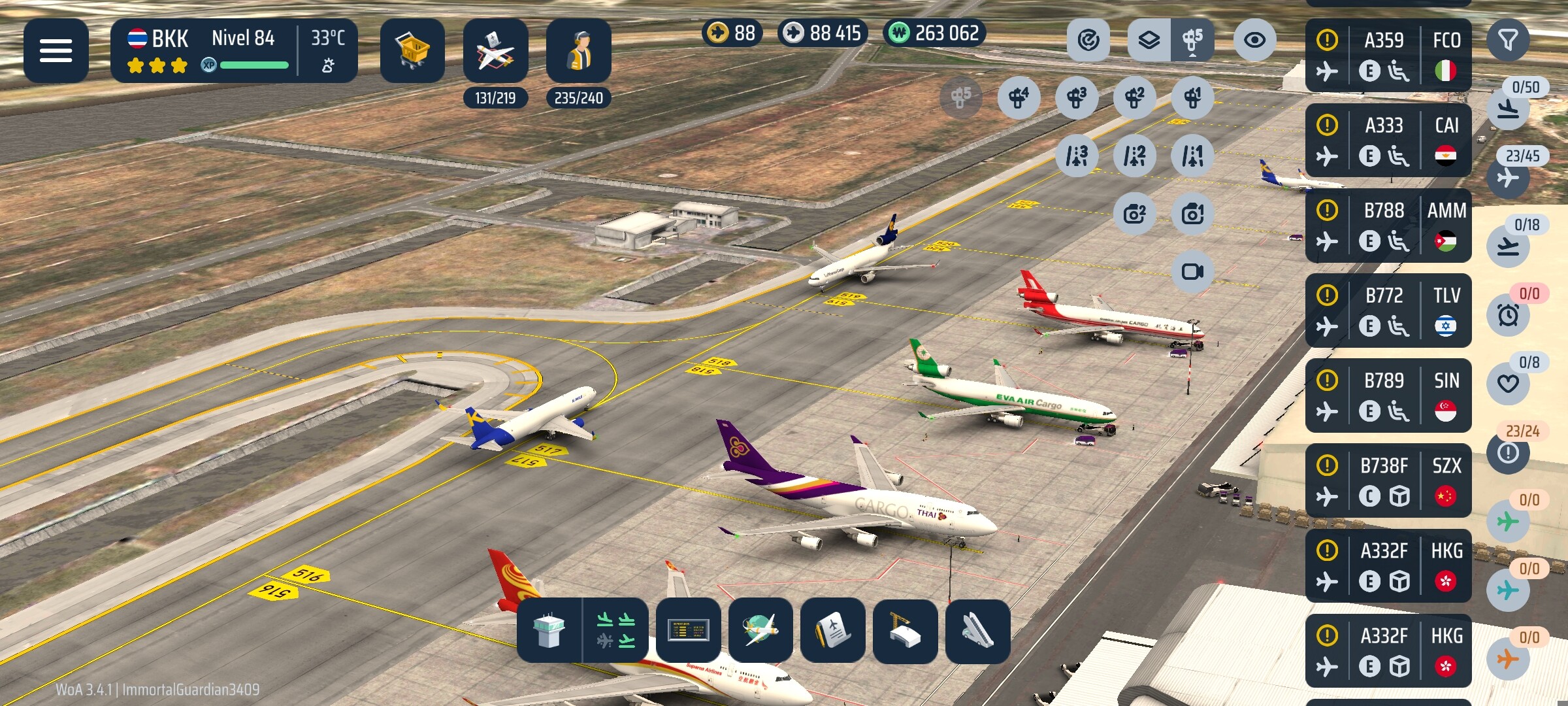Open the flight information board
Viewport: 1568px width, 706px height.
[x=688, y=630]
